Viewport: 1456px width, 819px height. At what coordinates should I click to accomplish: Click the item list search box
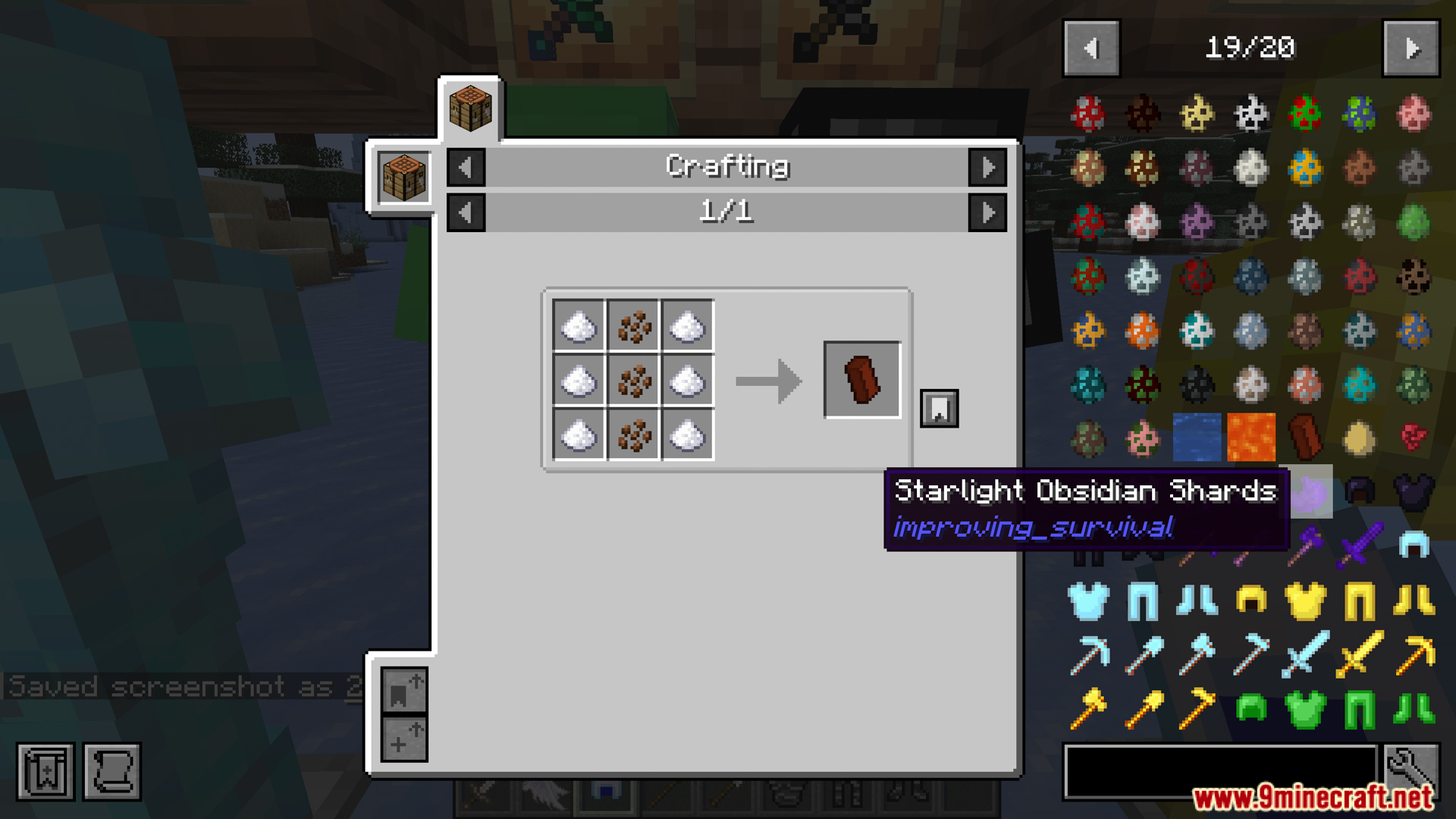(1219, 770)
